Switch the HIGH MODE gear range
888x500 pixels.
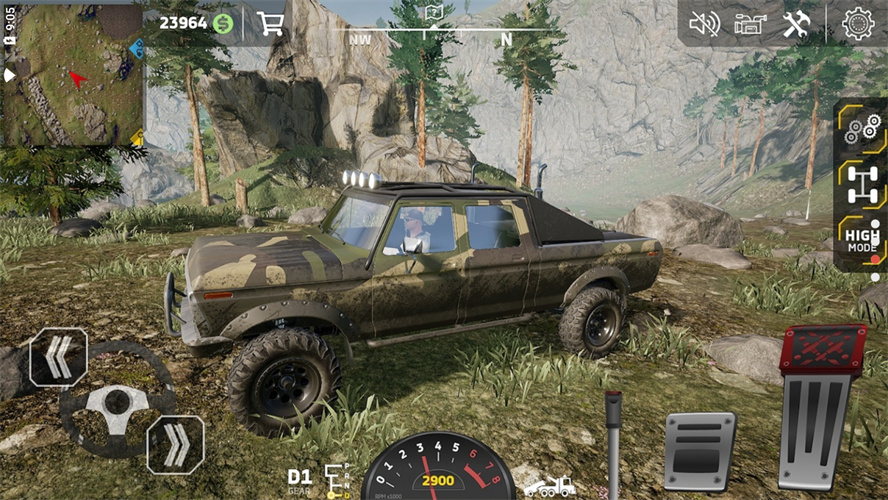coord(861,241)
